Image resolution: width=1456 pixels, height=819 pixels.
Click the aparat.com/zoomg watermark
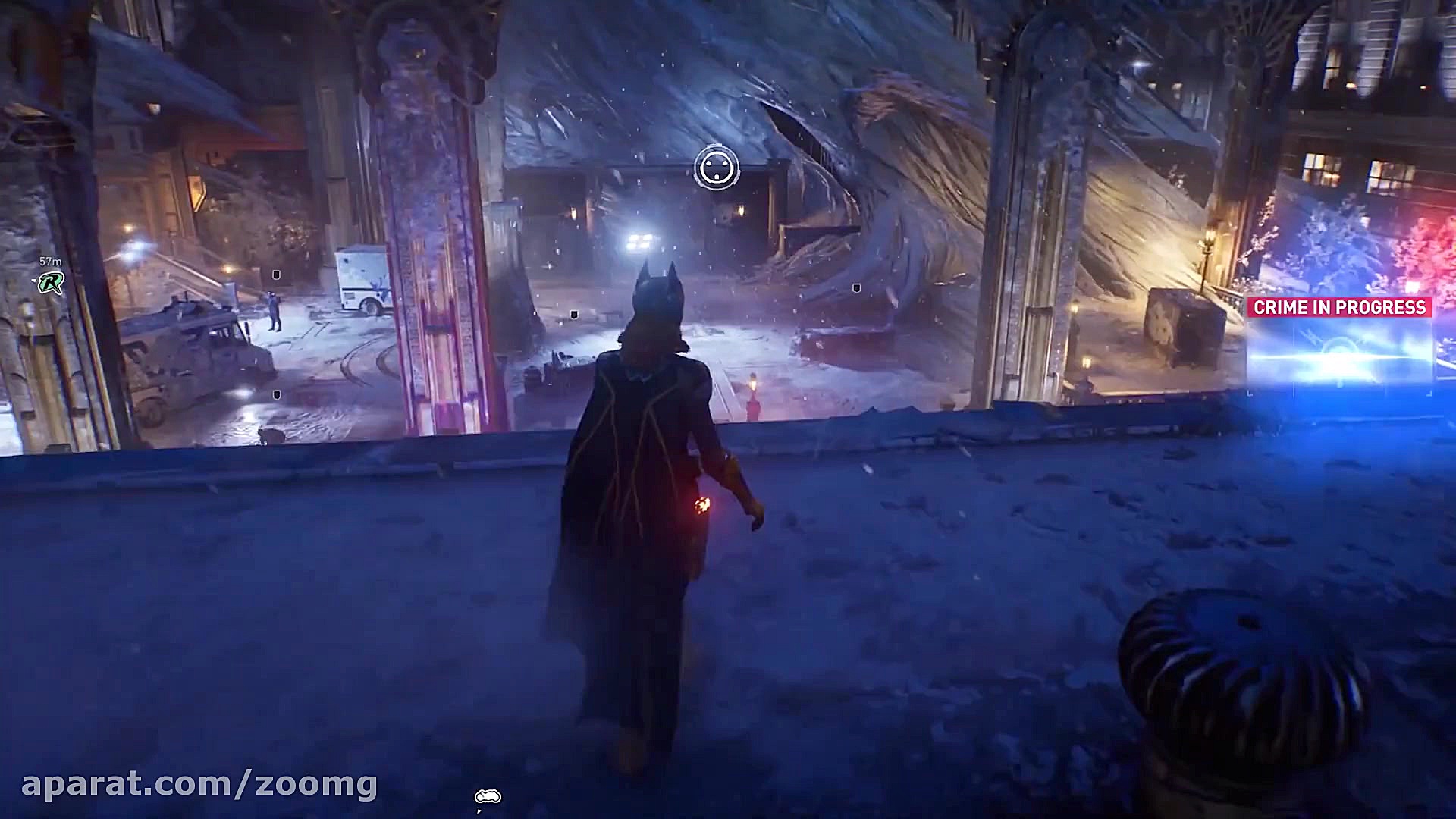(x=199, y=784)
